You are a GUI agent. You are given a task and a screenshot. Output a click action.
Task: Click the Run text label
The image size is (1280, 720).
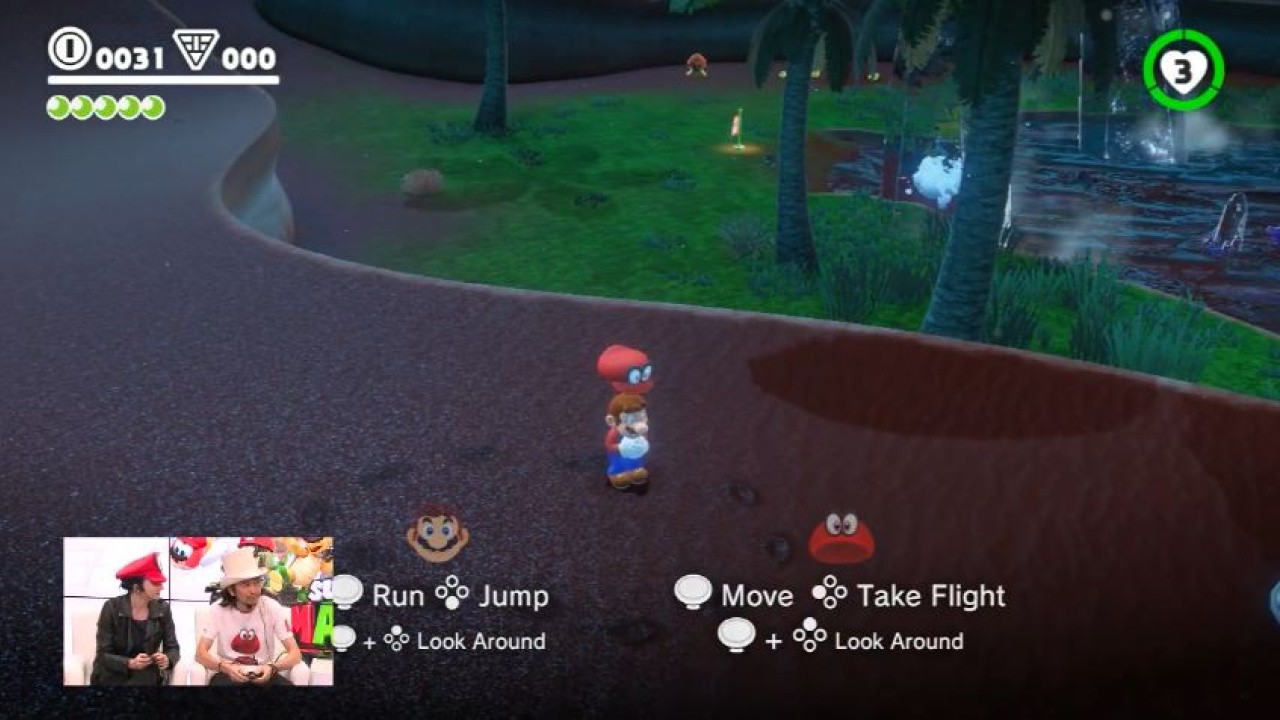click(399, 596)
